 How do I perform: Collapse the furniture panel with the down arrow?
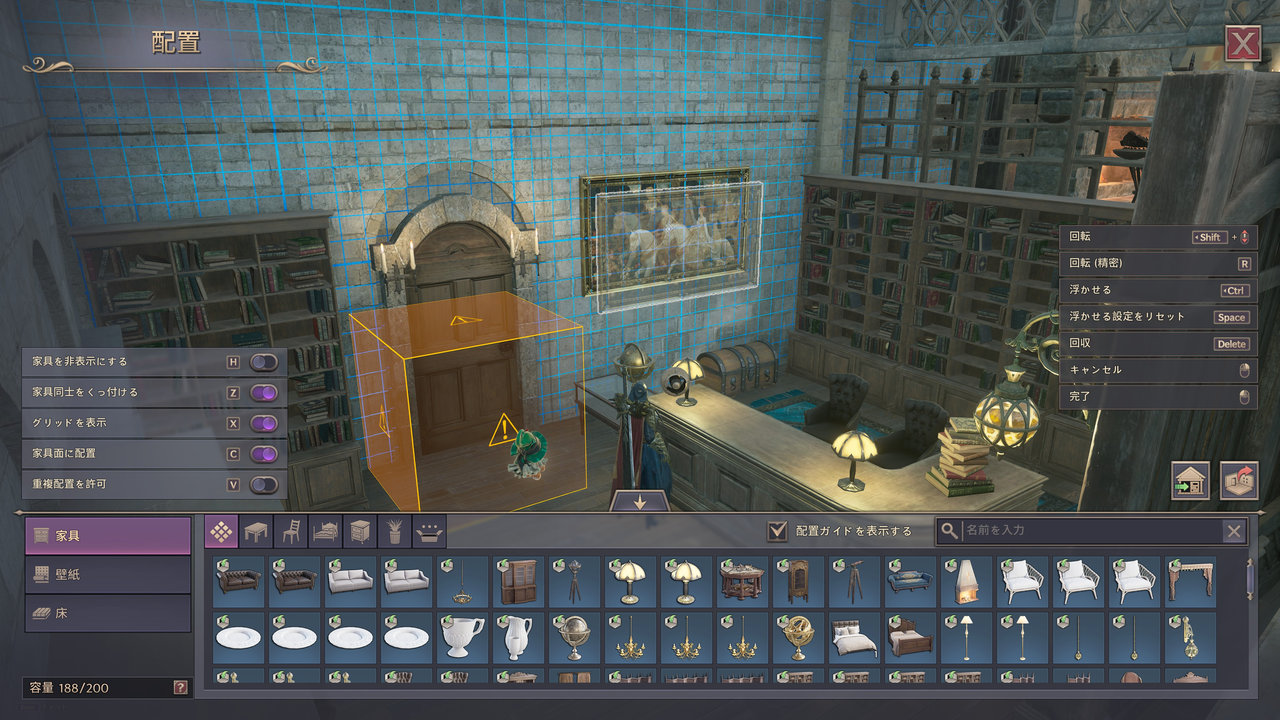640,502
